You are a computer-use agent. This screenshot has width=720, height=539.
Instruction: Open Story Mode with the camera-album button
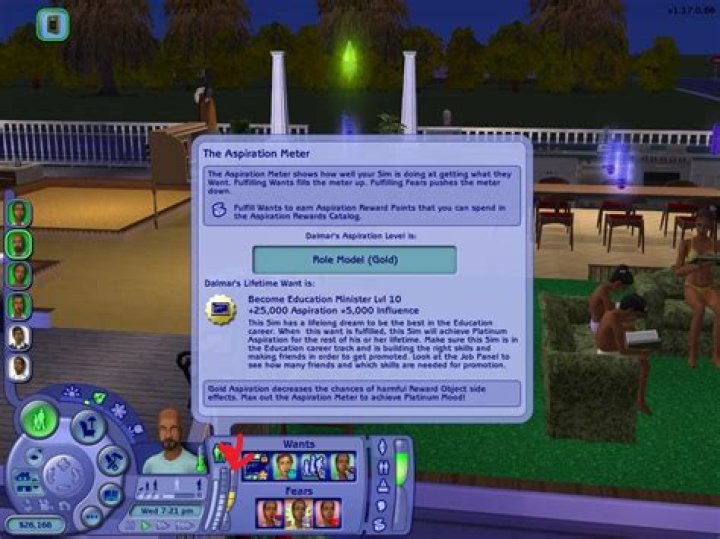111,495
